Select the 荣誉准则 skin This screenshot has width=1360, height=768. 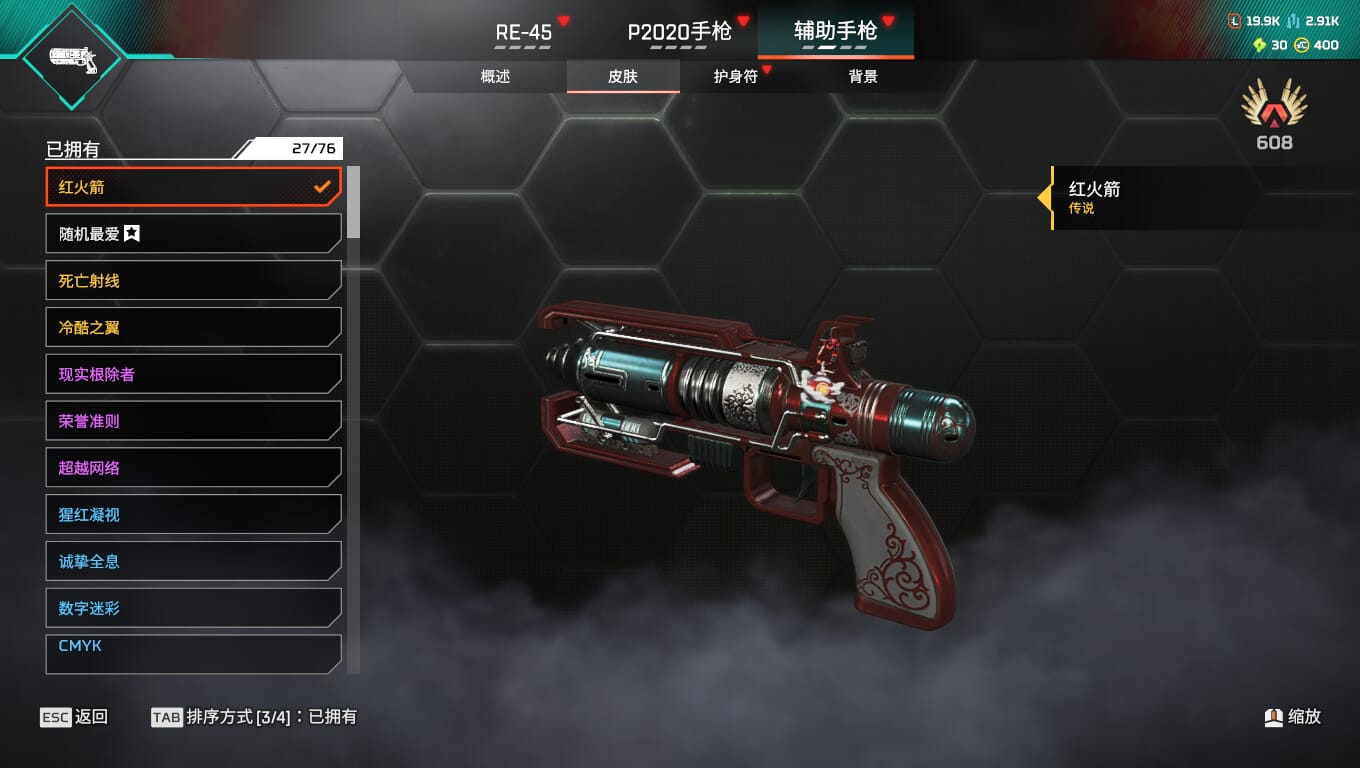click(193, 421)
